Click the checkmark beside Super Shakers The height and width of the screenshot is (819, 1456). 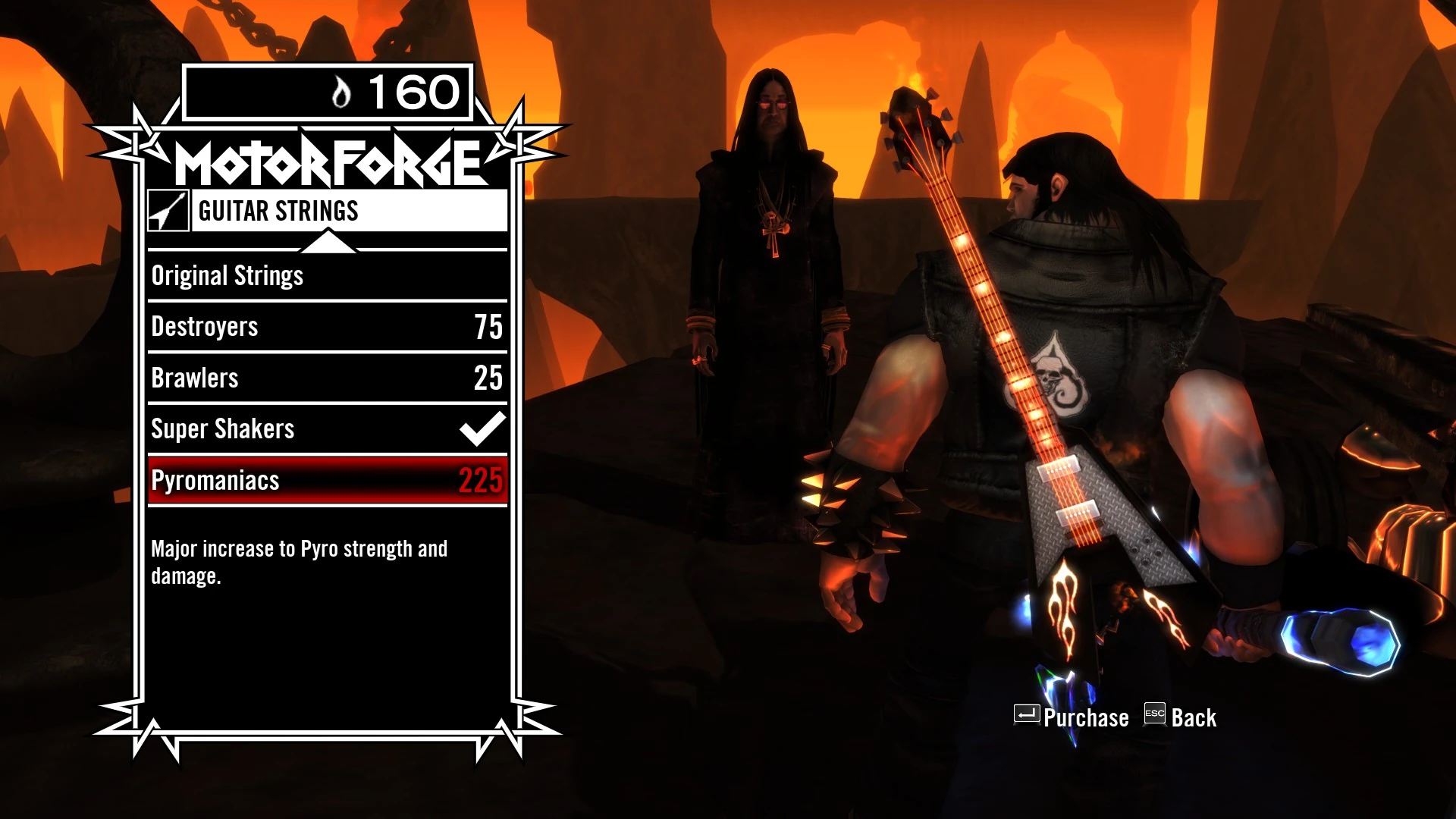(482, 427)
